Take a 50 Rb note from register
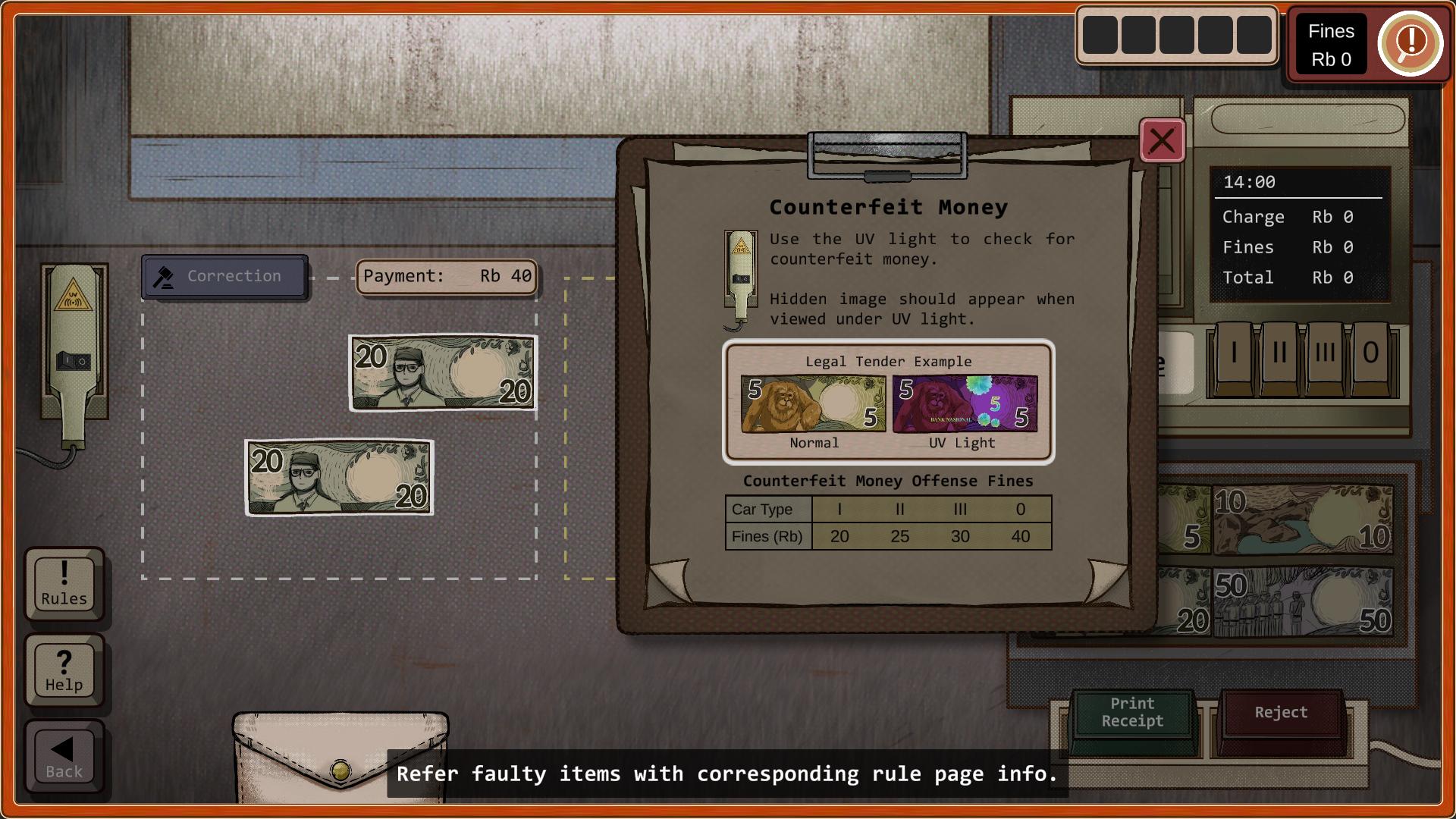 point(1303,604)
